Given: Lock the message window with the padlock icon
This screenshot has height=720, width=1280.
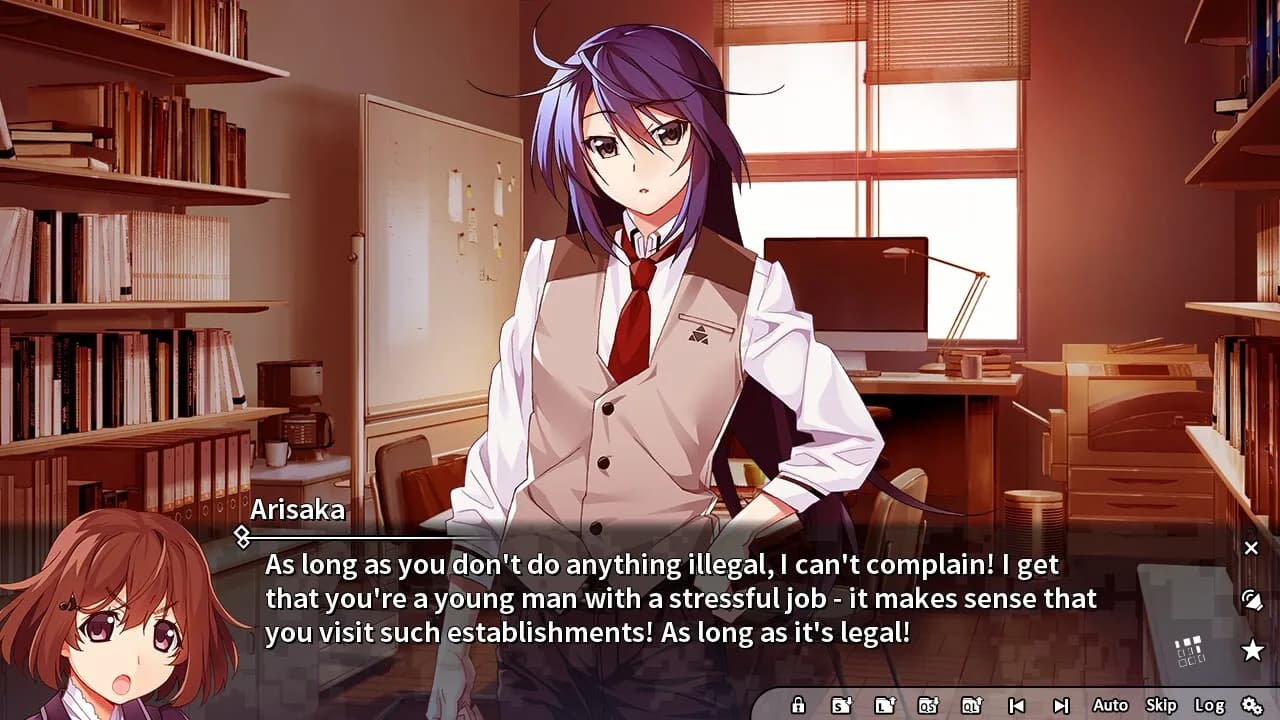Looking at the screenshot, I should (800, 706).
